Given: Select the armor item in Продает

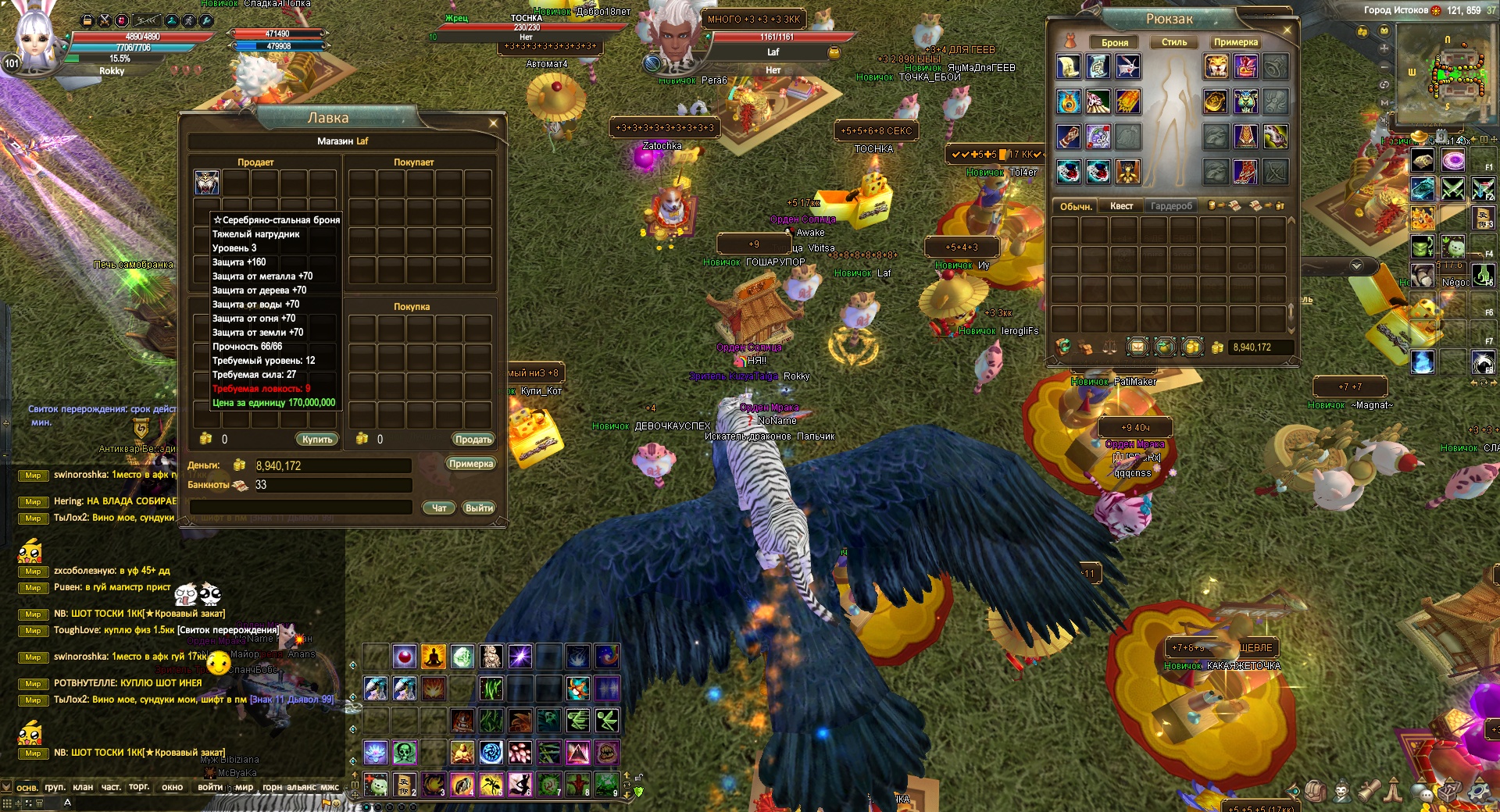Looking at the screenshot, I should (207, 182).
